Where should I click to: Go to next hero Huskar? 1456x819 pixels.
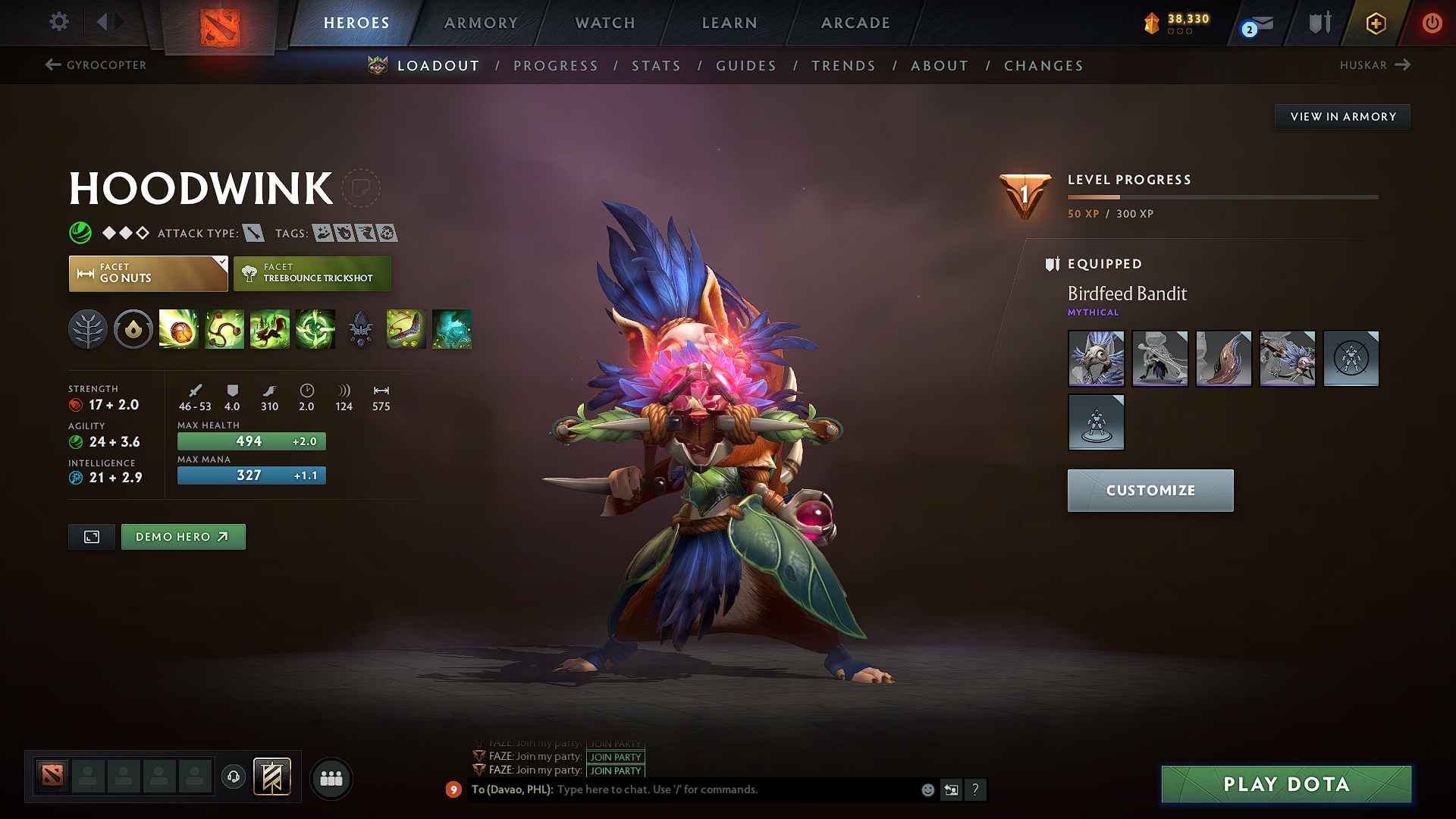1374,65
